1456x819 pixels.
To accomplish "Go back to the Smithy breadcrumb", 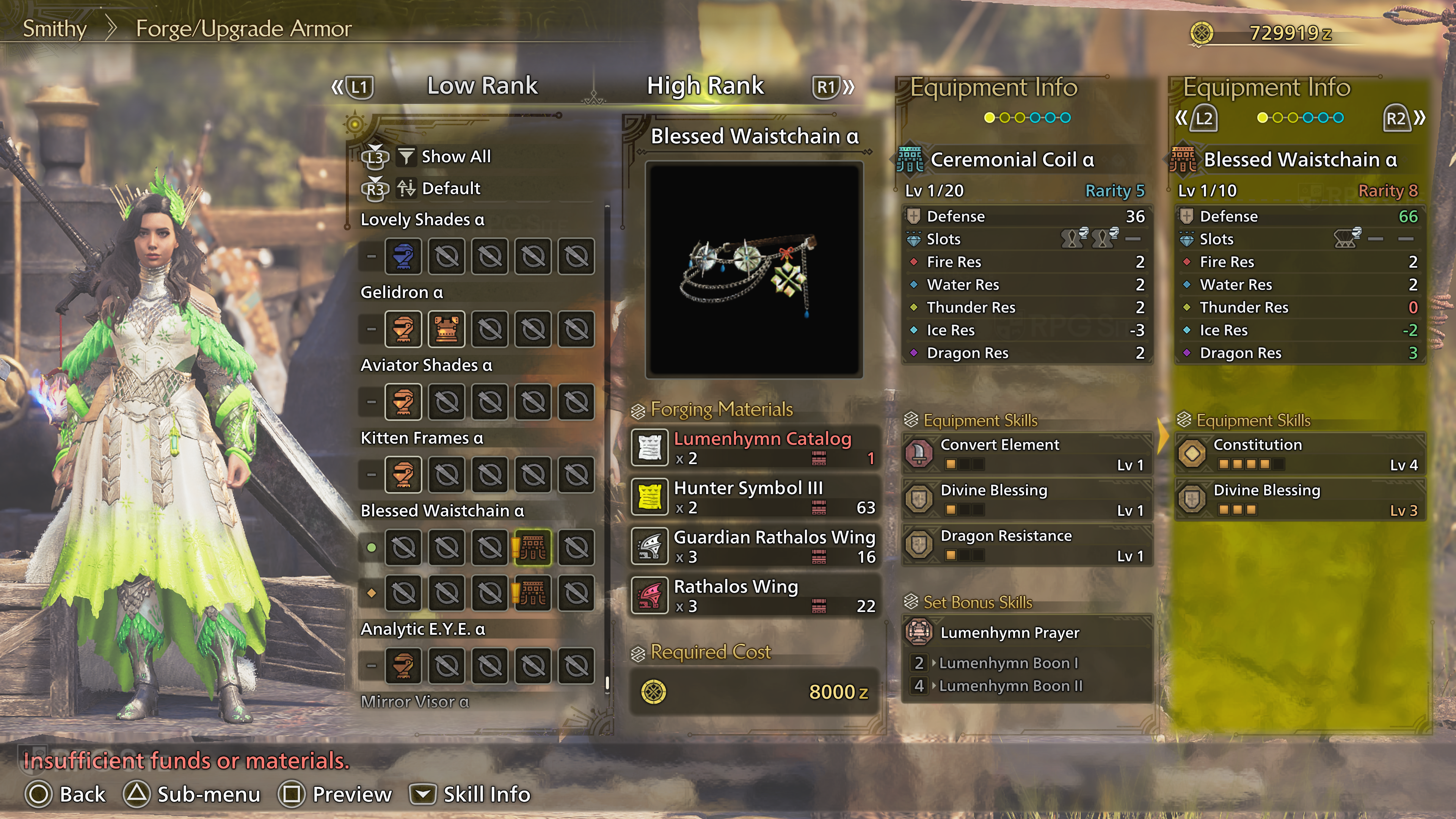I will (54, 28).
